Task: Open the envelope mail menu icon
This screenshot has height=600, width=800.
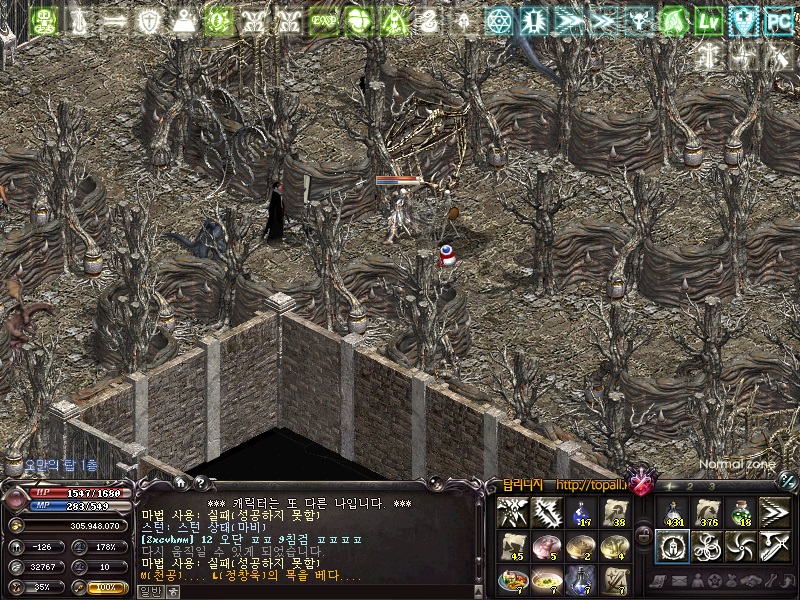Action: 680,580
